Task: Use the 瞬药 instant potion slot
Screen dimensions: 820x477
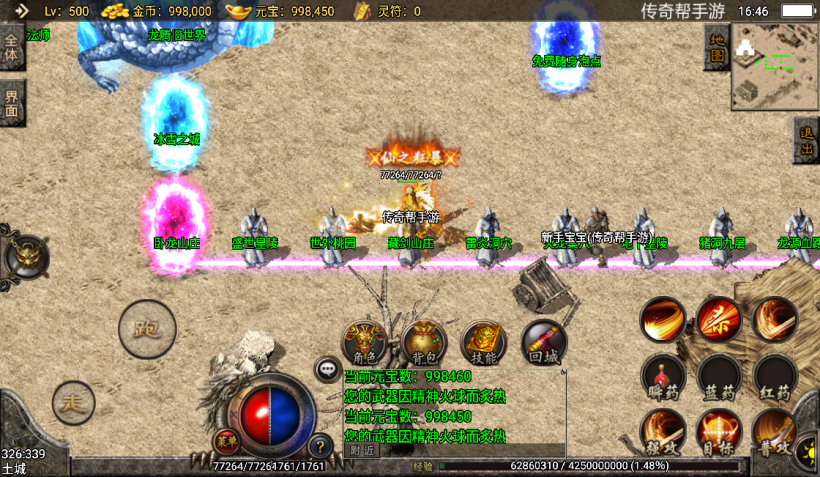Action: click(662, 376)
